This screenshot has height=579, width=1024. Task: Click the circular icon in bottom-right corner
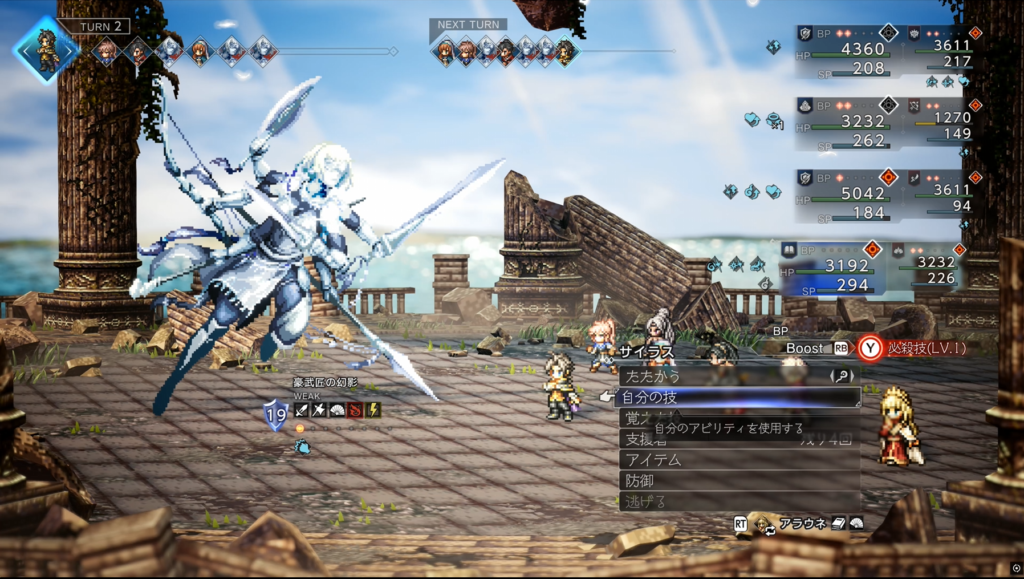click(x=1015, y=570)
